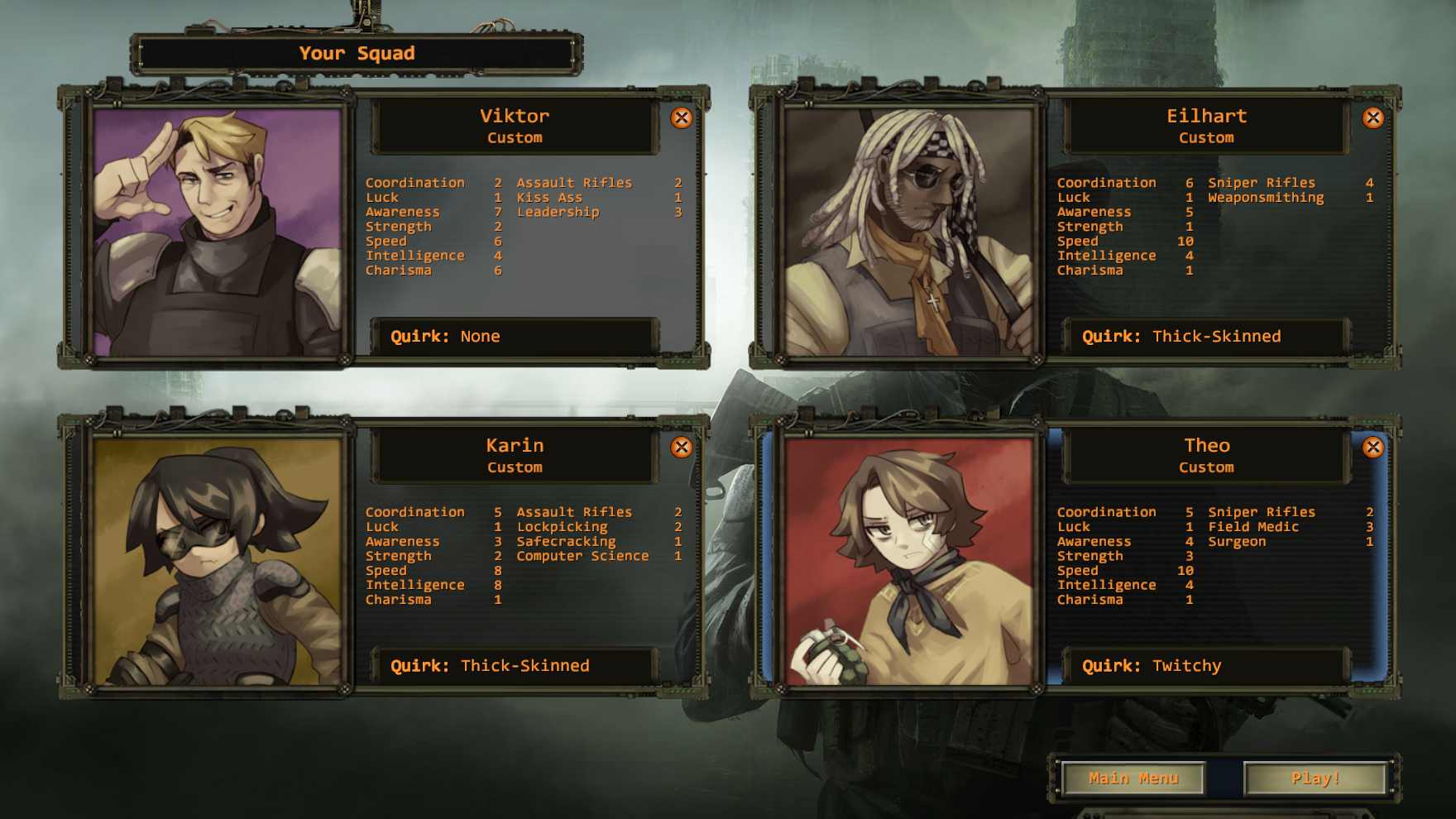Open Theo's Custom class selector

[1206, 467]
